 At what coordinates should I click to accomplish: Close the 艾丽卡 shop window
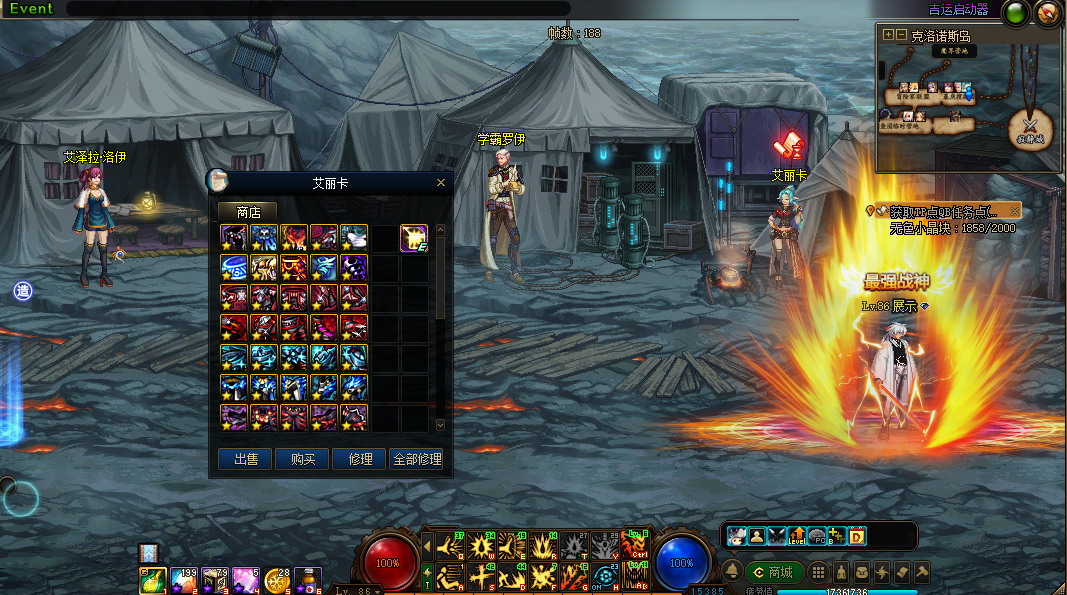tap(441, 183)
